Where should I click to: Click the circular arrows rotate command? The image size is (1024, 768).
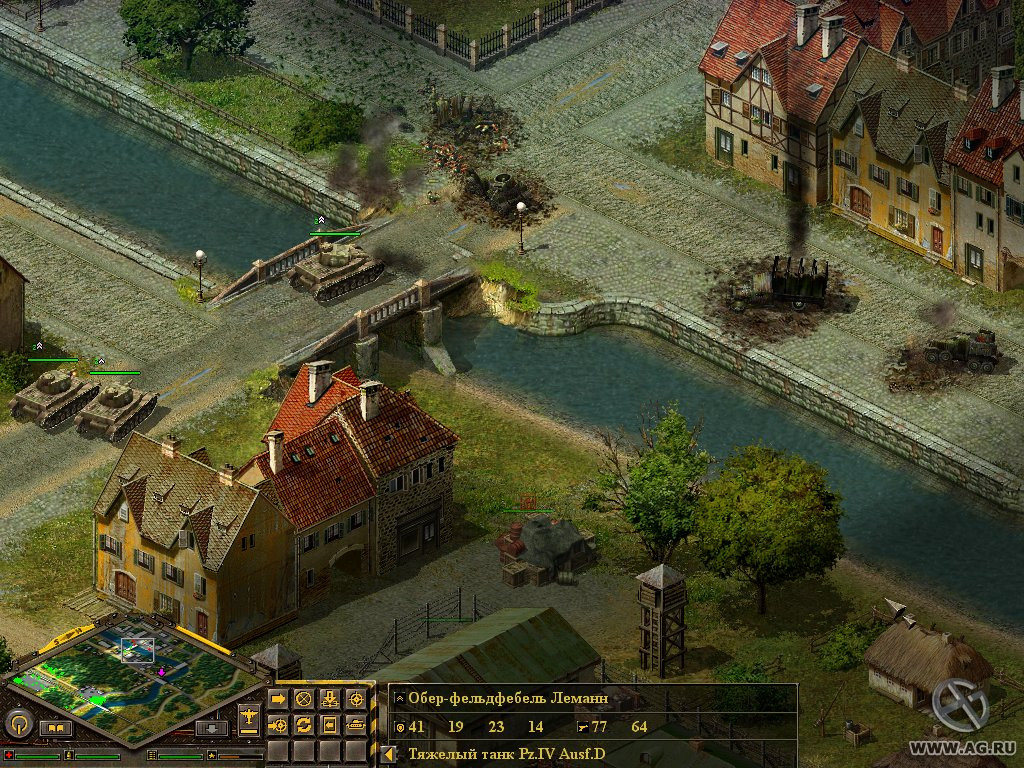pos(304,724)
